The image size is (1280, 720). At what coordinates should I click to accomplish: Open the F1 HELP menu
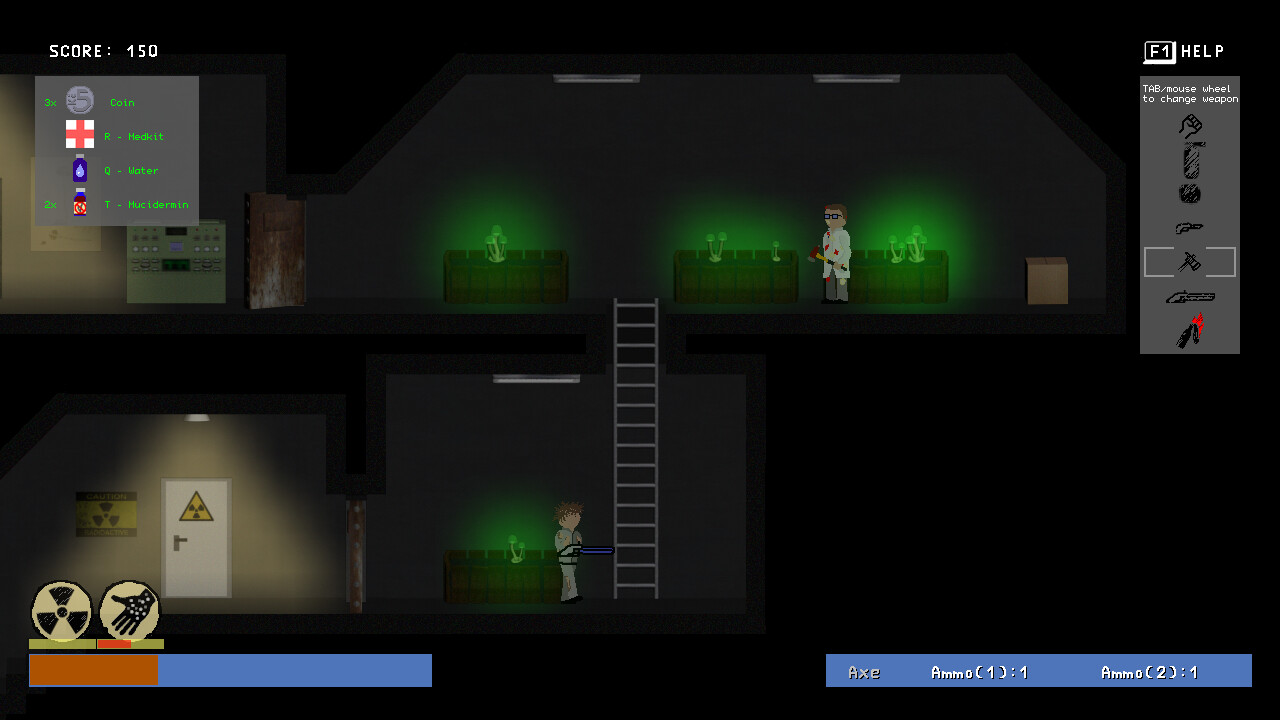1185,51
